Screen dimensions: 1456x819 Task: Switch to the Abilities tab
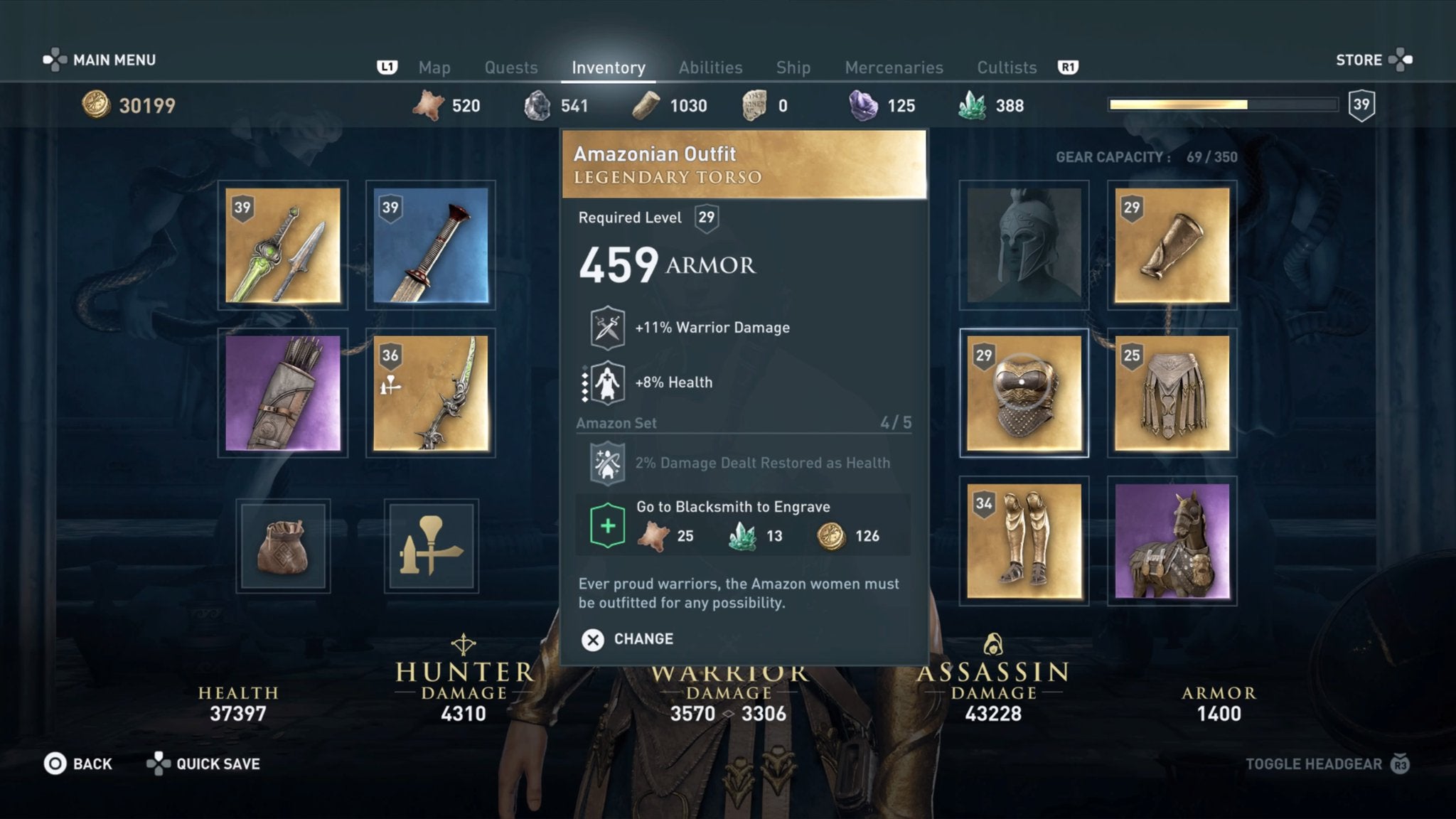click(710, 68)
